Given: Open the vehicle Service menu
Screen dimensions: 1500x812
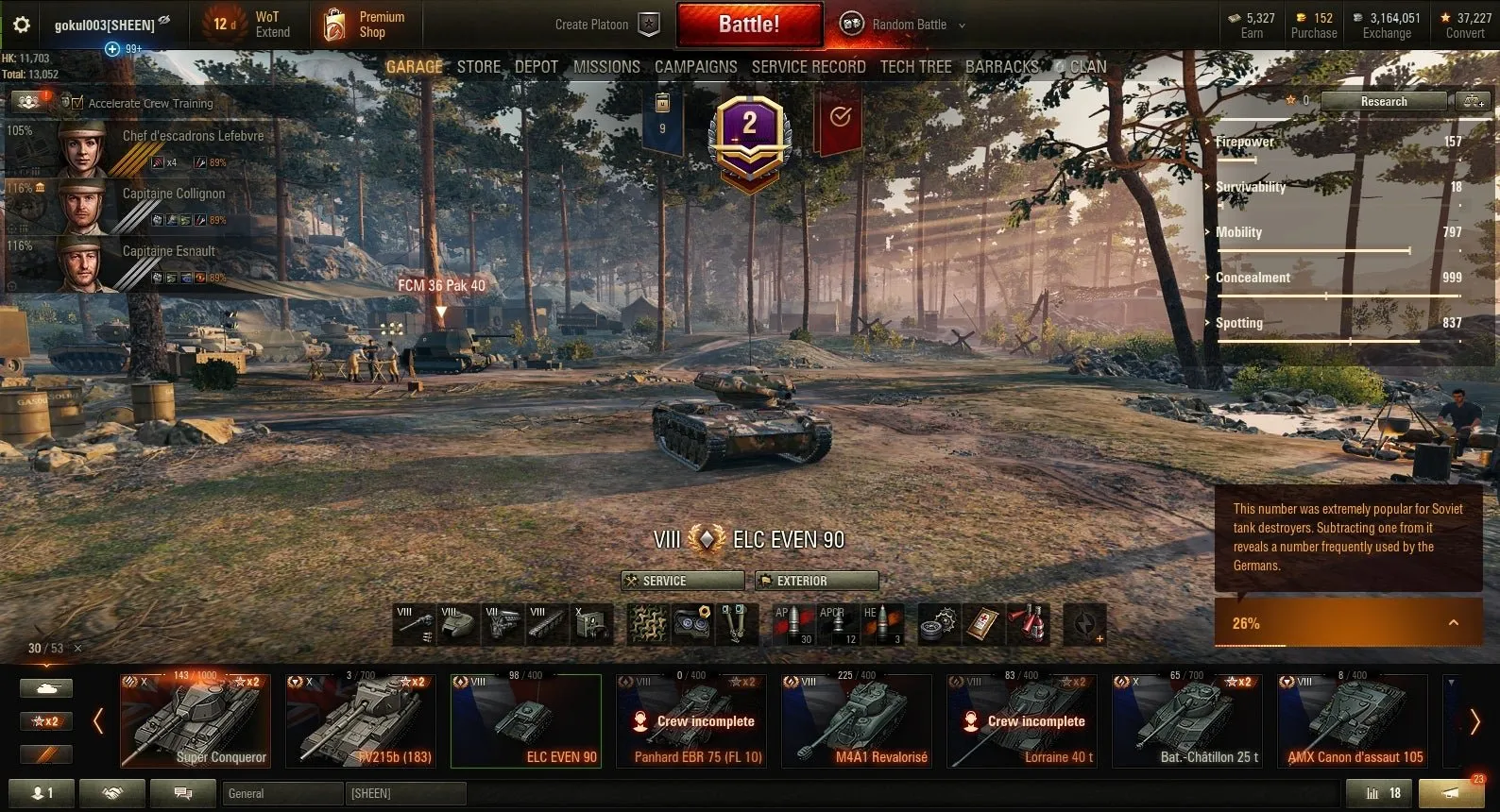Looking at the screenshot, I should [682, 581].
